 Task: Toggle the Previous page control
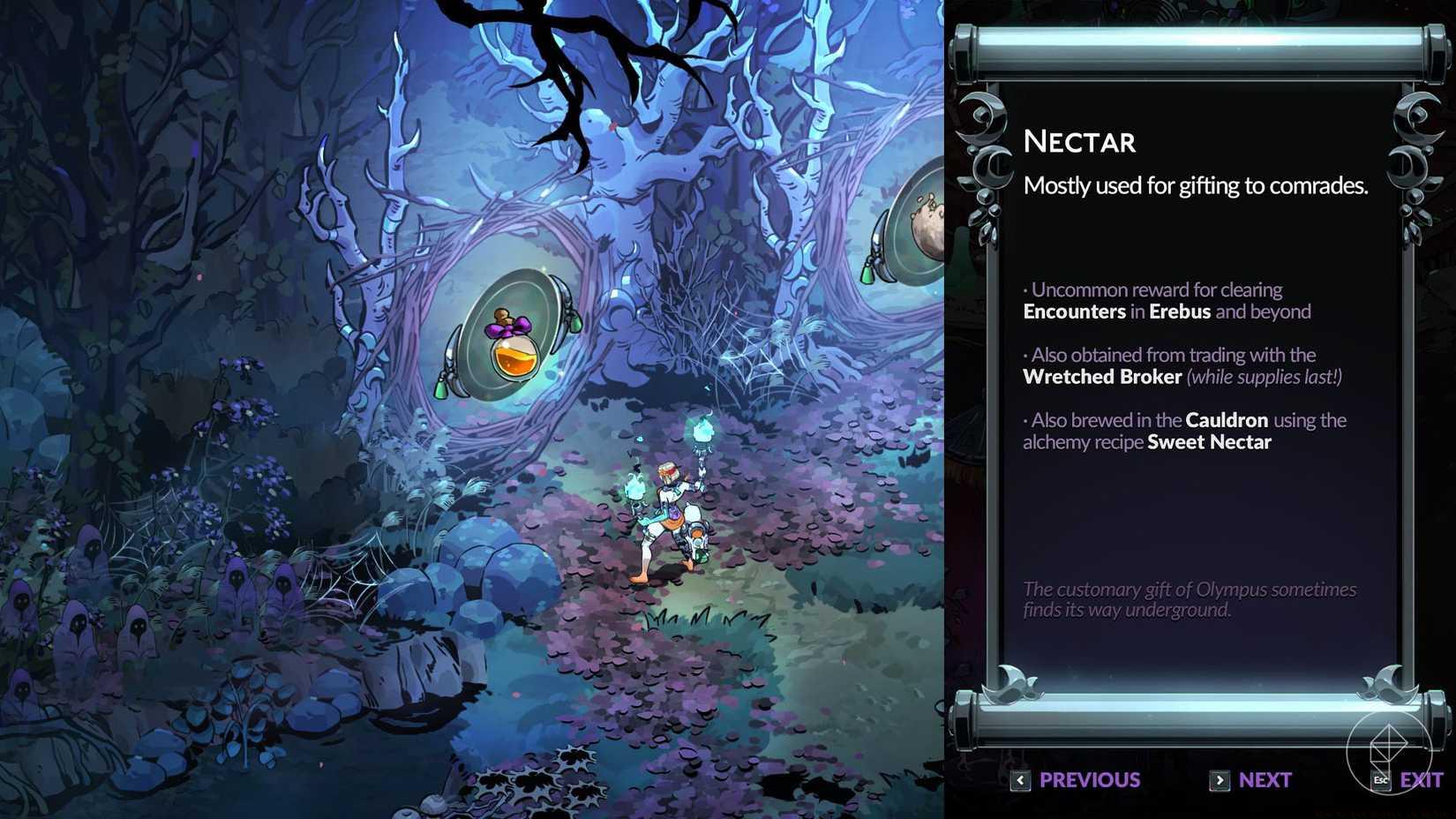click(x=1089, y=780)
